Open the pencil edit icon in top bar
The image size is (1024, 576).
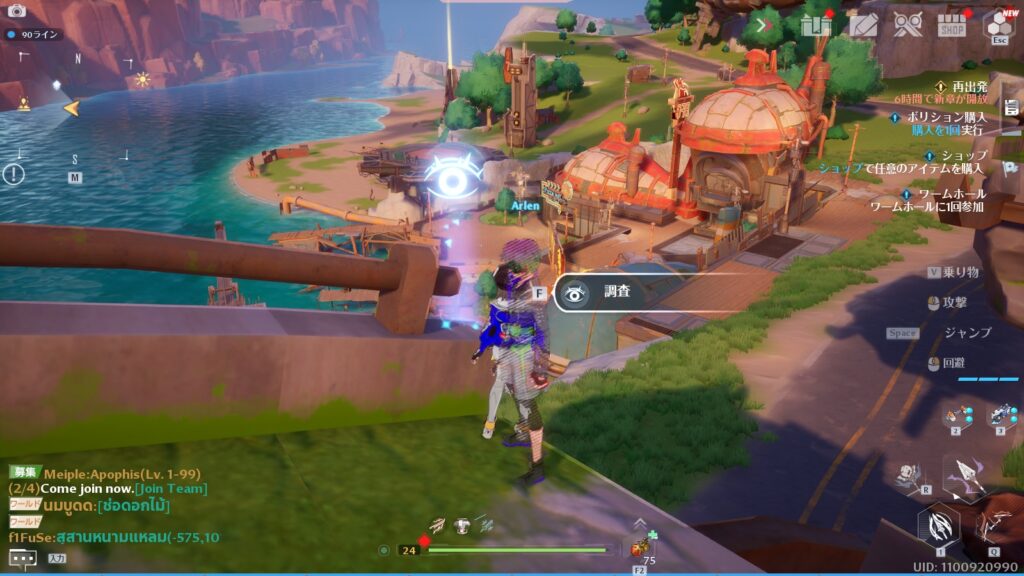coord(862,24)
